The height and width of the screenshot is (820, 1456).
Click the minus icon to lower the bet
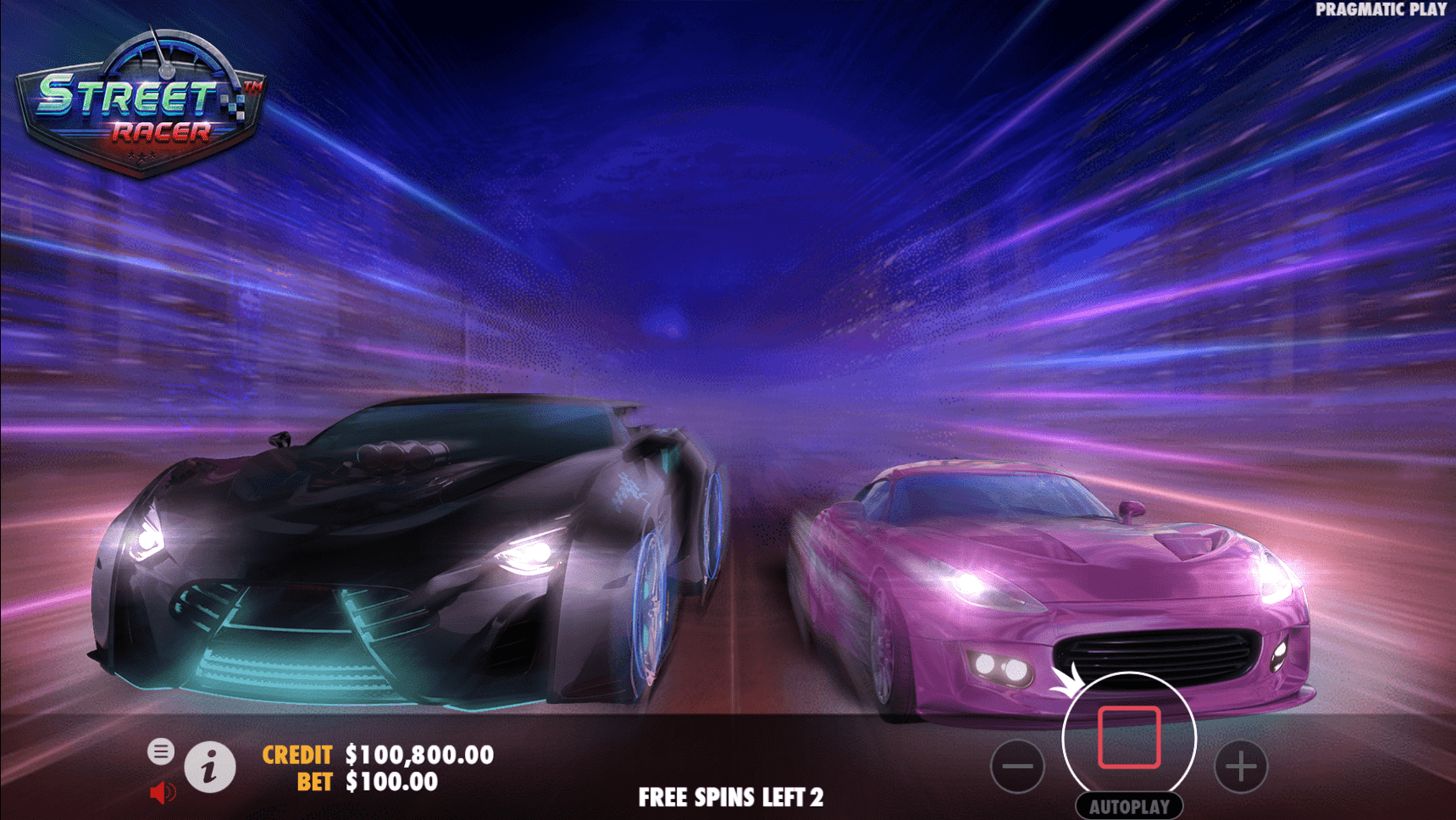tap(1017, 767)
